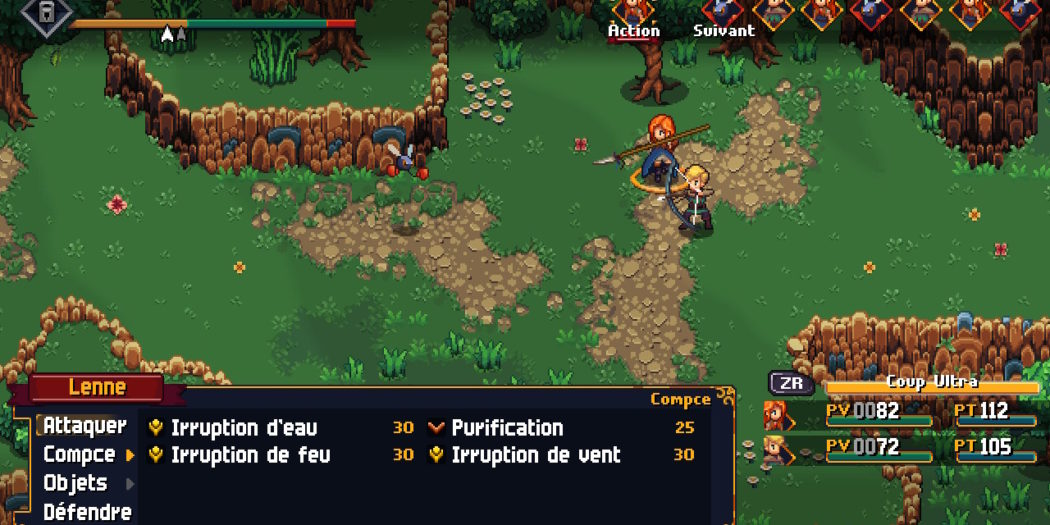Cast Irruption d'eau skill
This screenshot has width=1050, height=525.
[x=243, y=428]
